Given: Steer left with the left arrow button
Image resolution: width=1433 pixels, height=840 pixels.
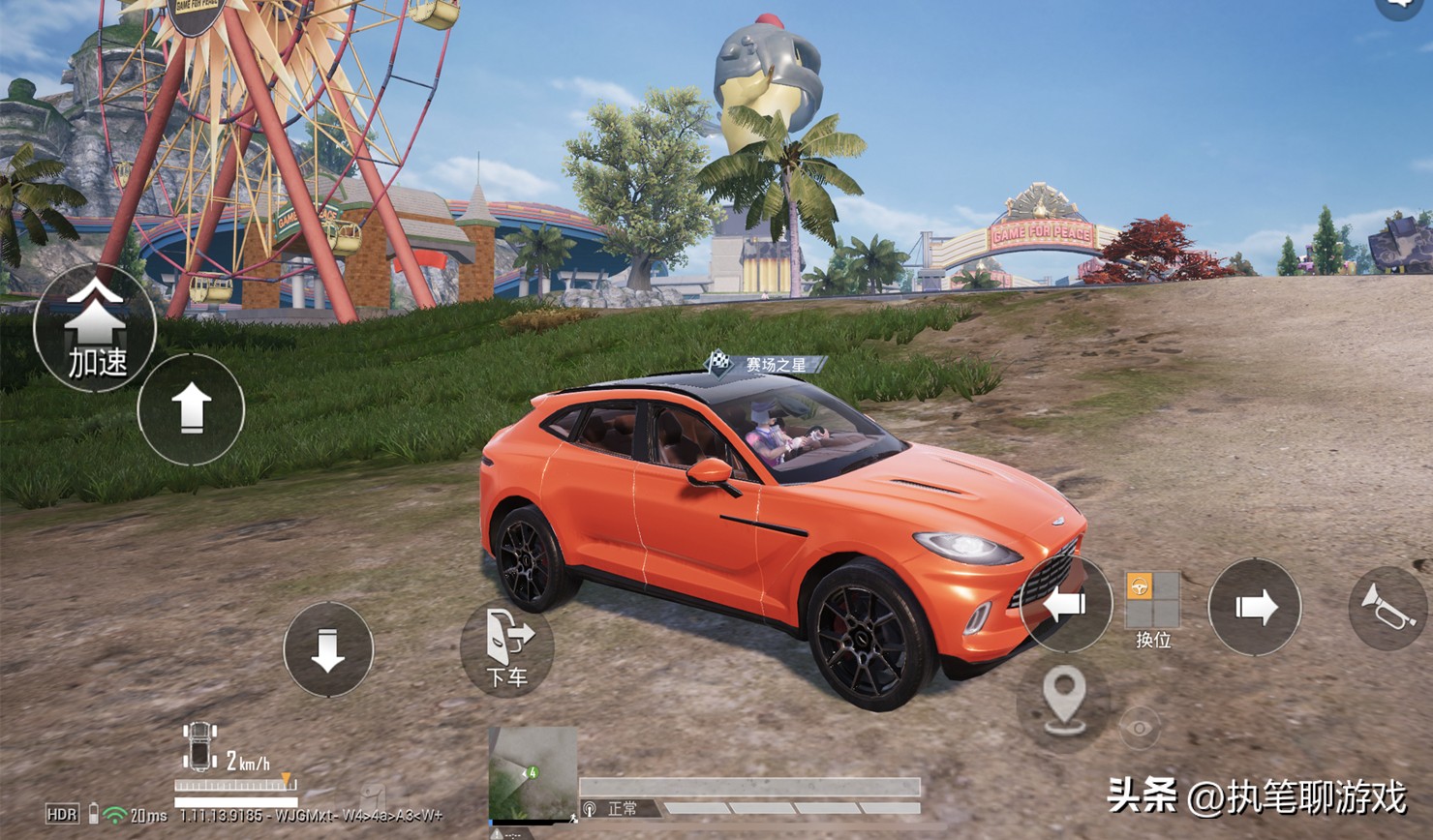Looking at the screenshot, I should [1065, 606].
